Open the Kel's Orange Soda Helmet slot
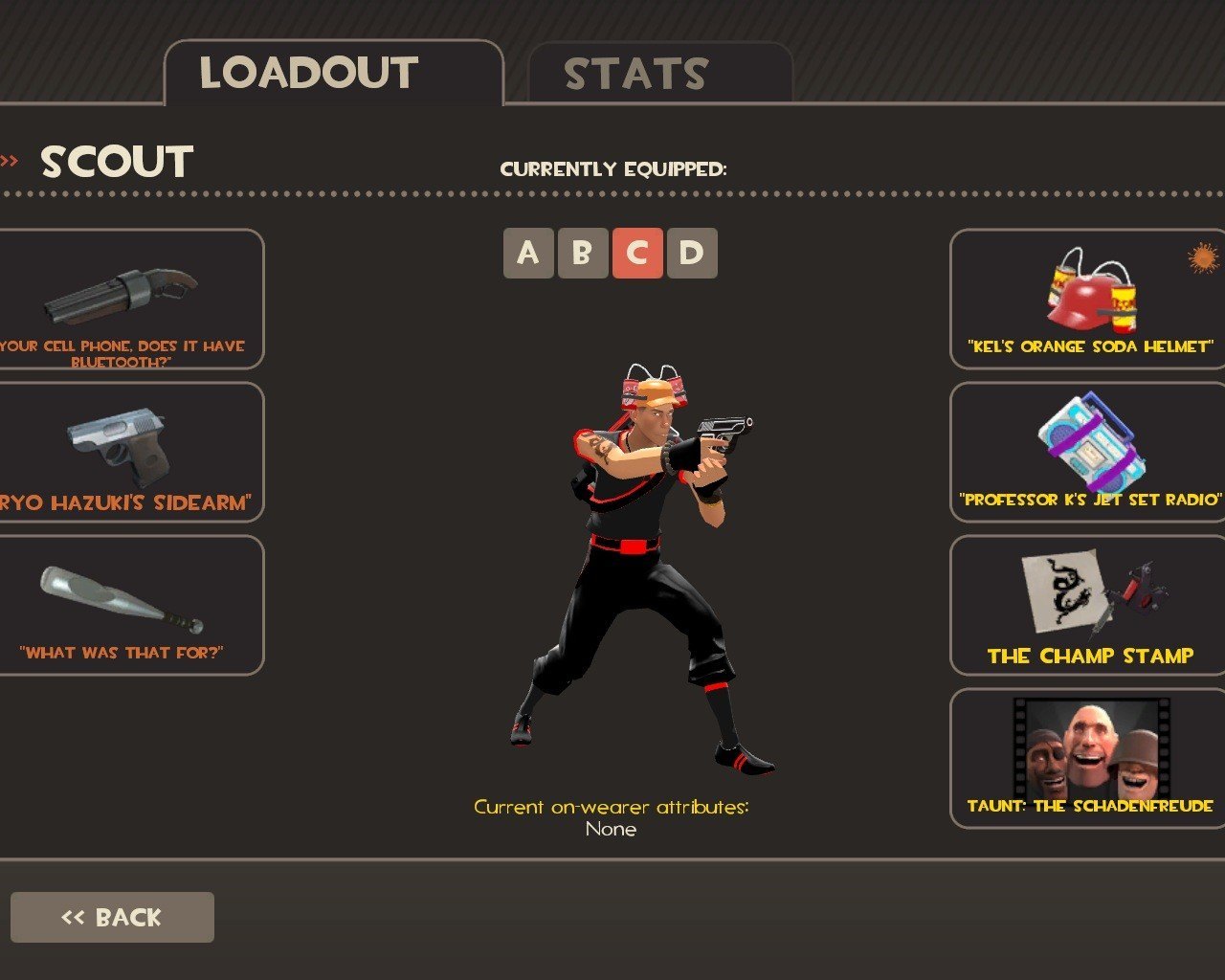 click(x=1088, y=300)
